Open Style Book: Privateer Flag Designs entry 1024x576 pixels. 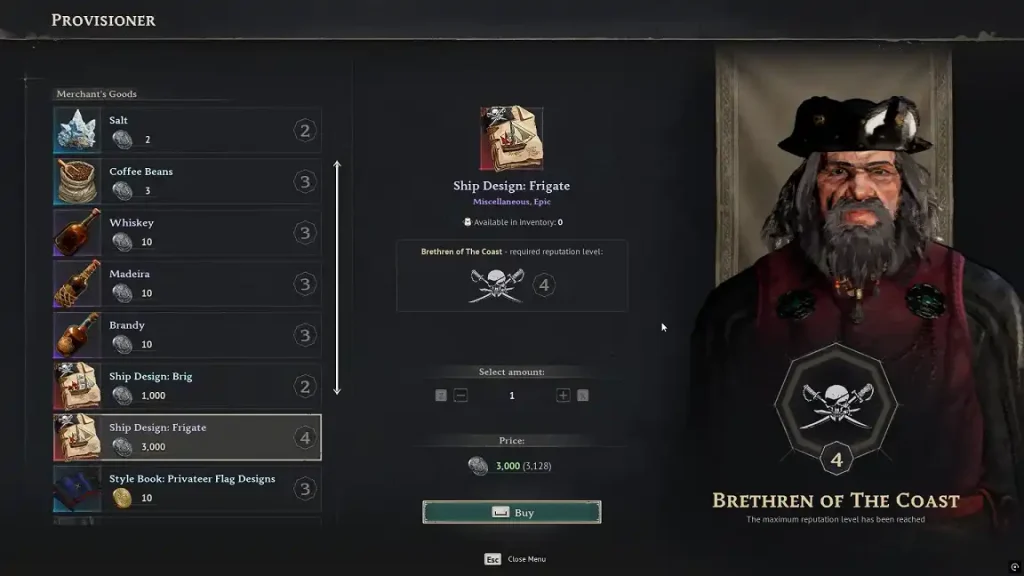[x=187, y=488]
